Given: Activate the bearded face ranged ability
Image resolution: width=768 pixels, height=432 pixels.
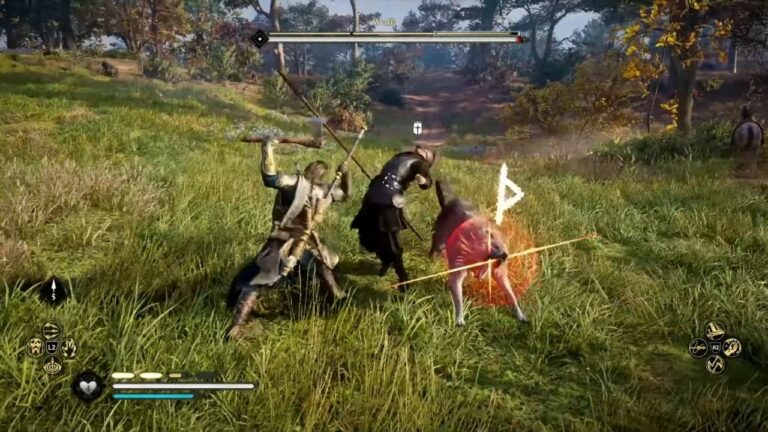Looking at the screenshot, I should (x=35, y=347).
